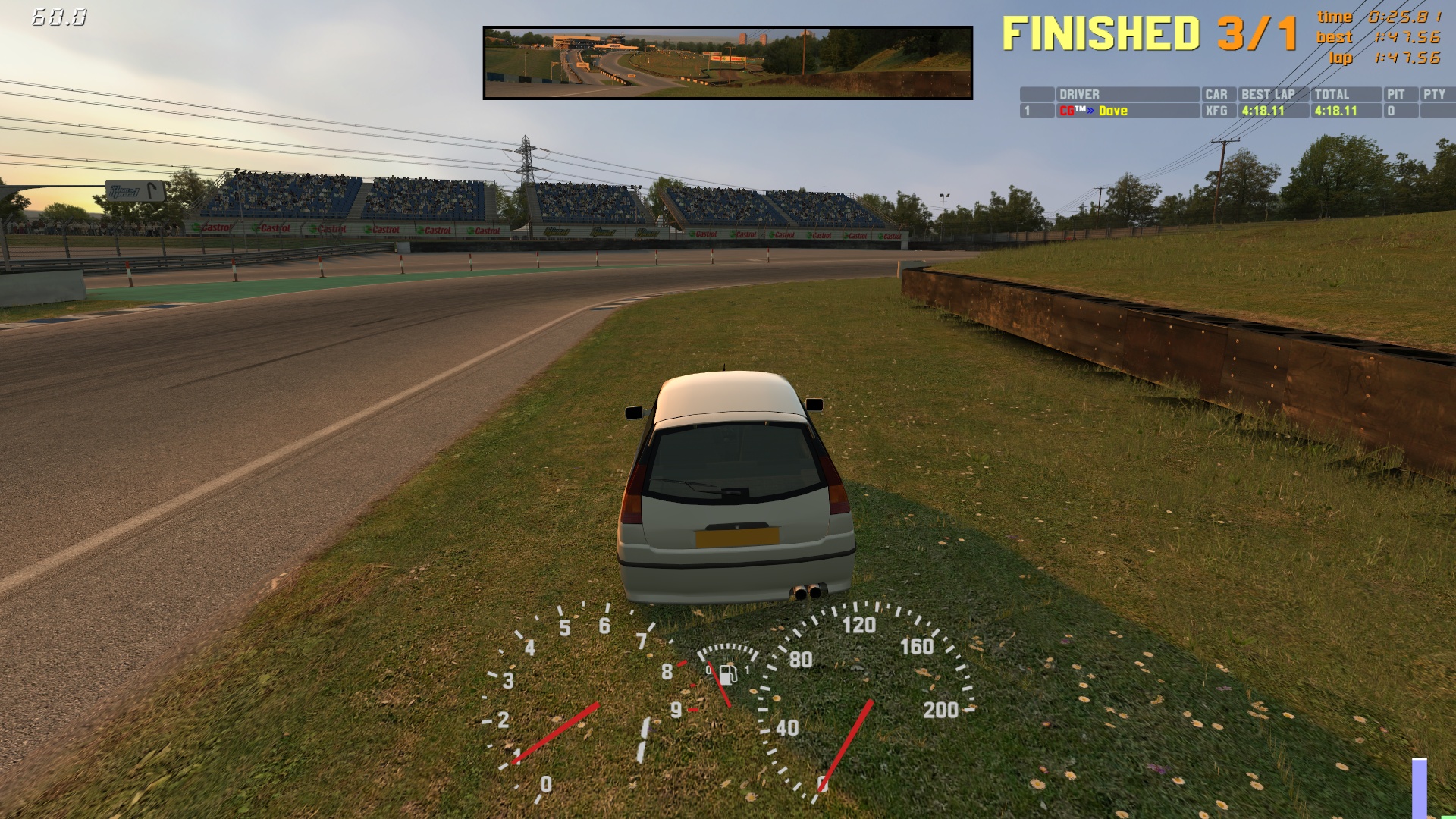
Task: Select driver Dave in the results table
Action: 1112,111
